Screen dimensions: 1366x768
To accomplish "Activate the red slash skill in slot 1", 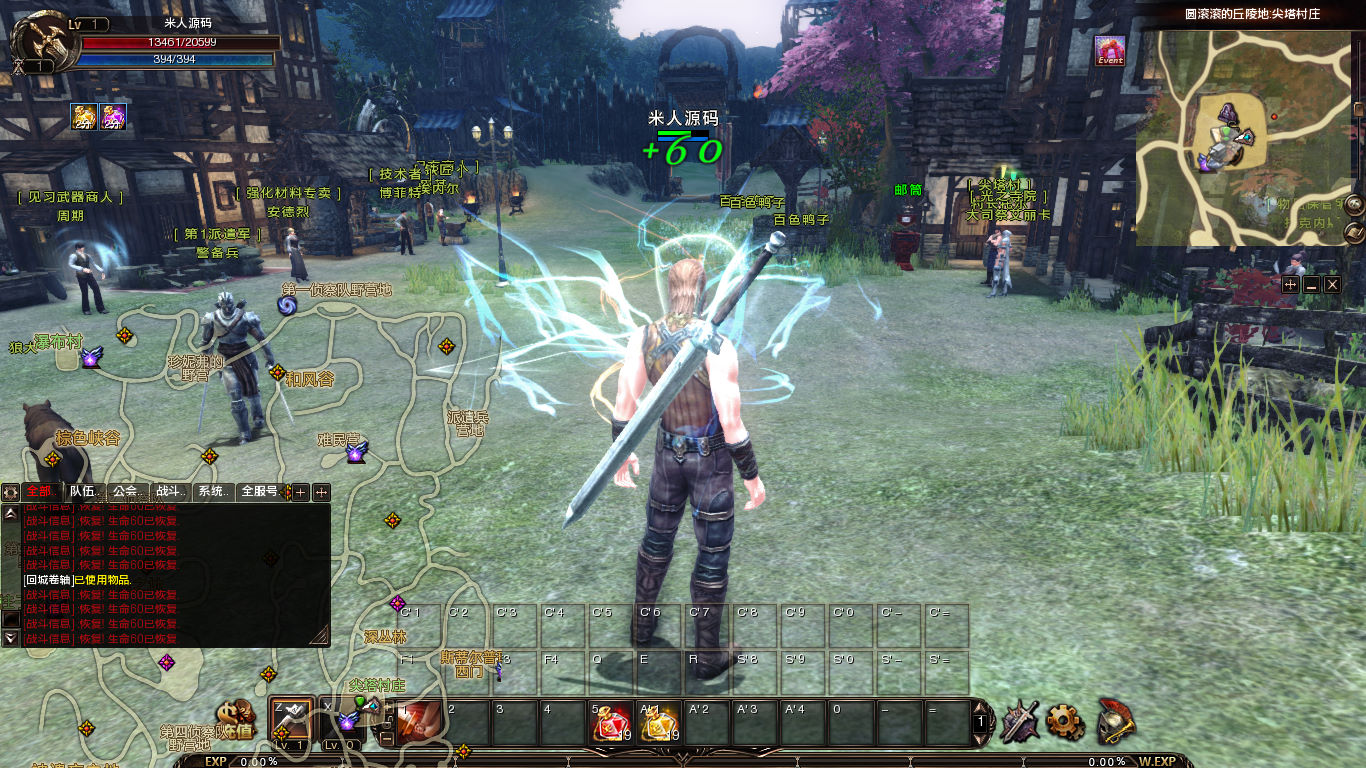I will [x=419, y=723].
